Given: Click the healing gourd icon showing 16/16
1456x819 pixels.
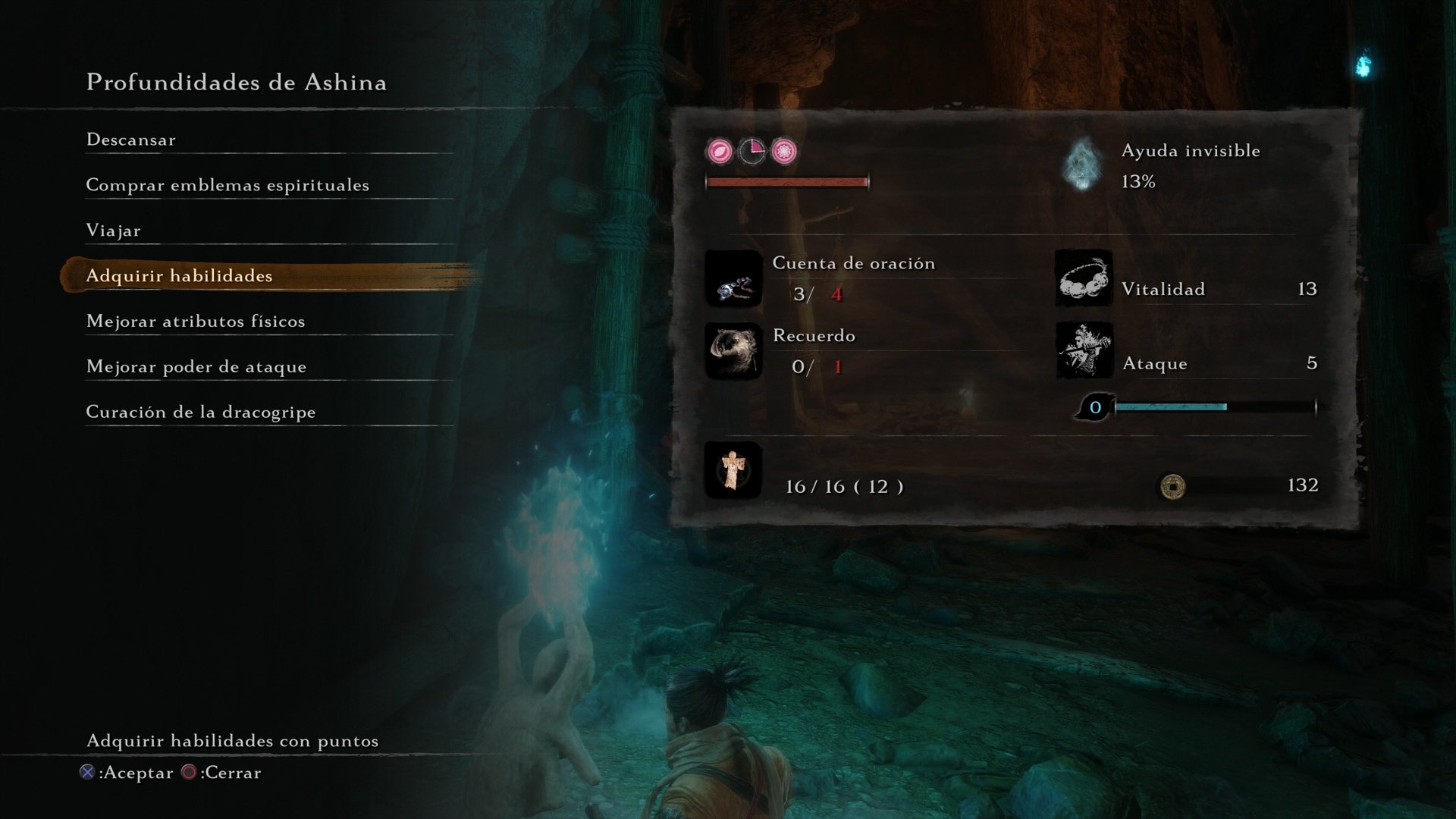Looking at the screenshot, I should [x=733, y=470].
